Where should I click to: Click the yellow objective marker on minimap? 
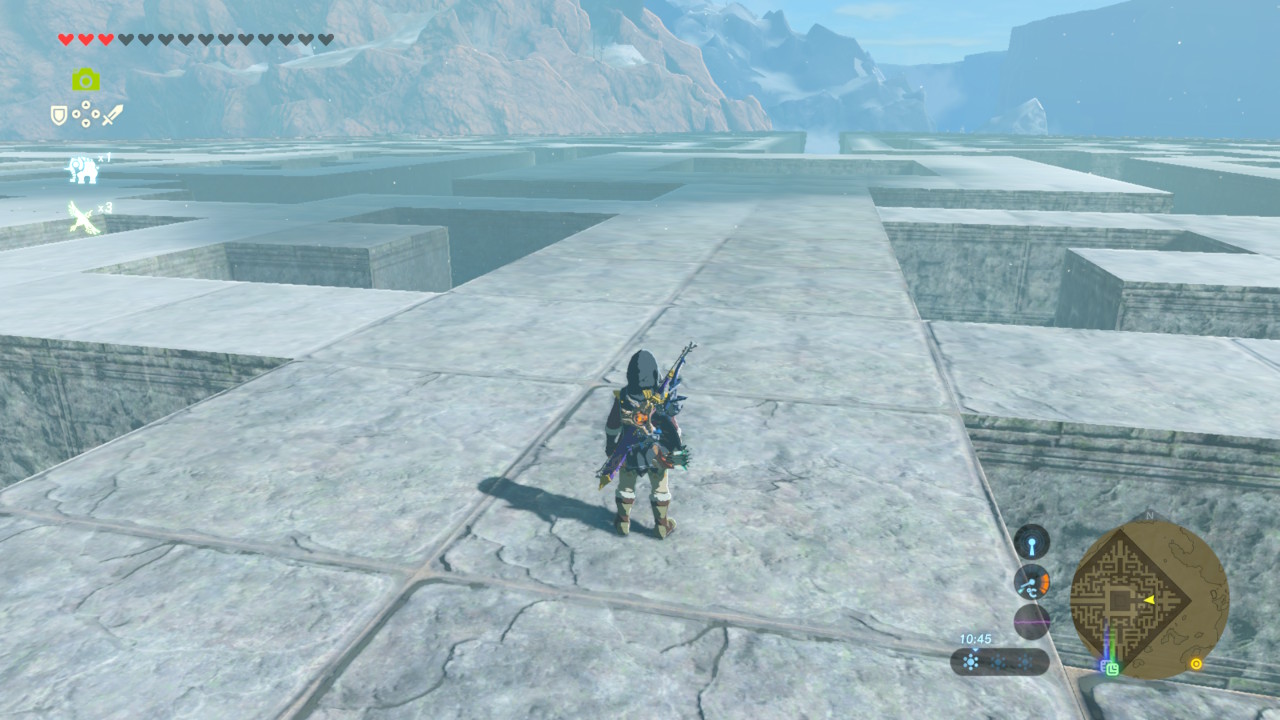(x=1195, y=663)
